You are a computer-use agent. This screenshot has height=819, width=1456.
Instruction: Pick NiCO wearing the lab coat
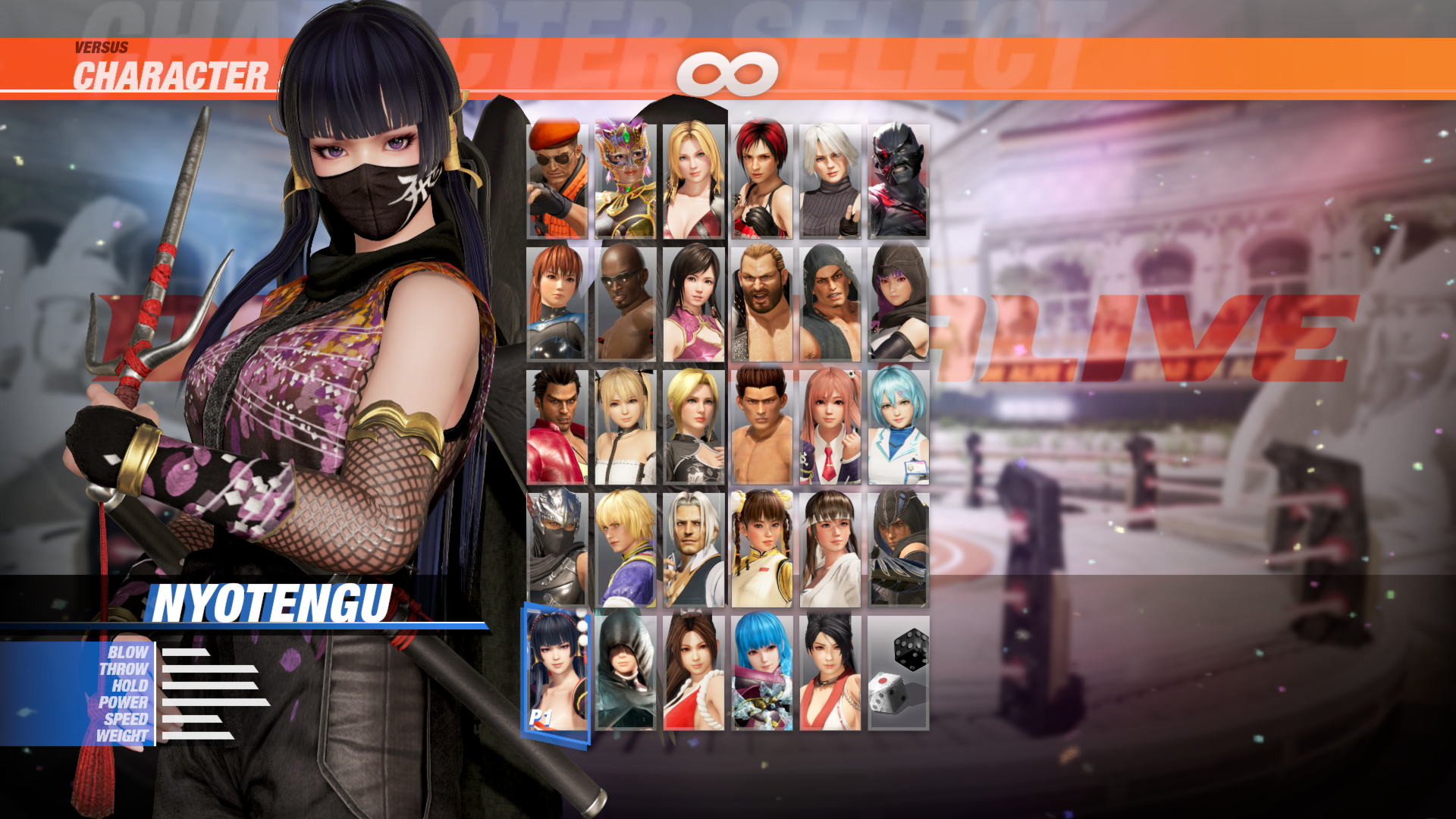(x=899, y=428)
